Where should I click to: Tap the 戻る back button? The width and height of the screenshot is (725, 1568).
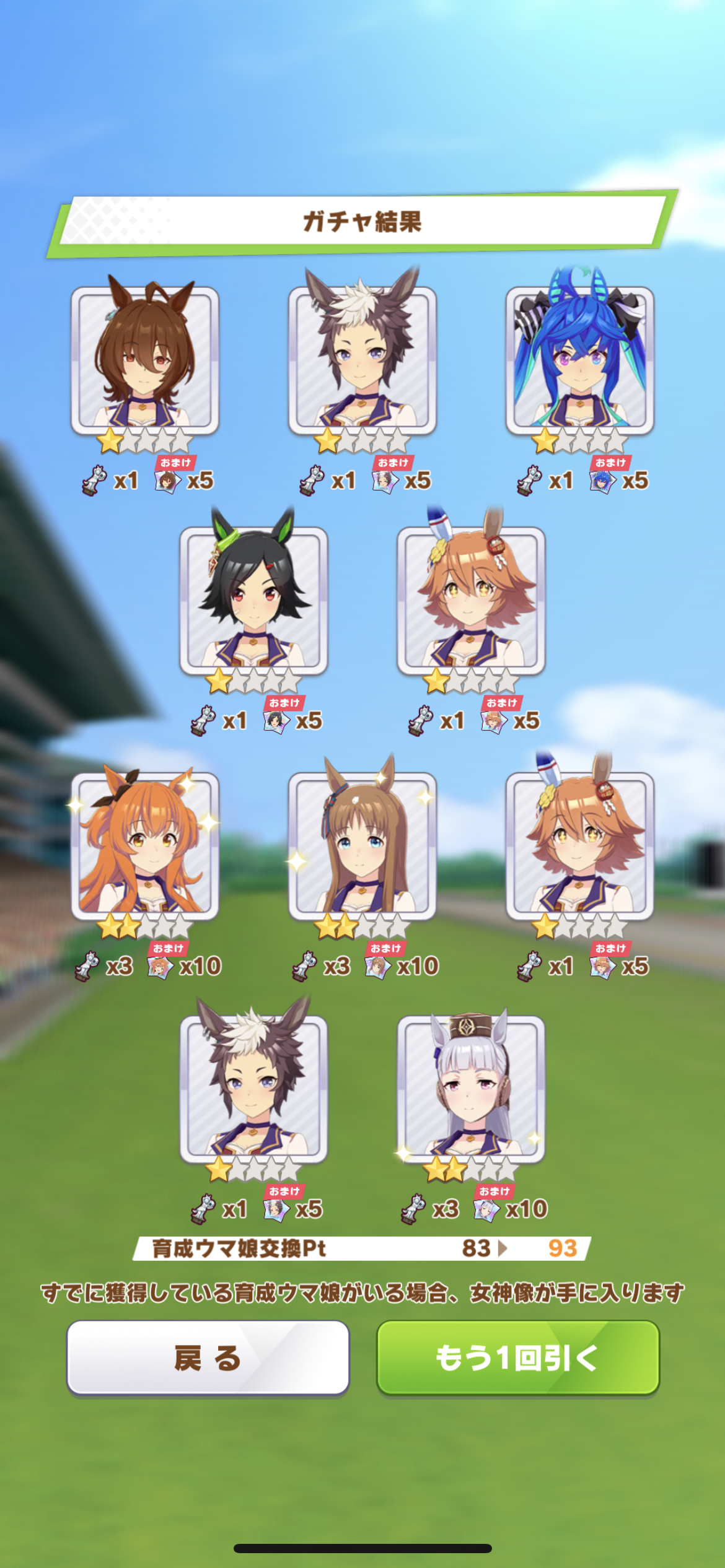click(x=208, y=1357)
